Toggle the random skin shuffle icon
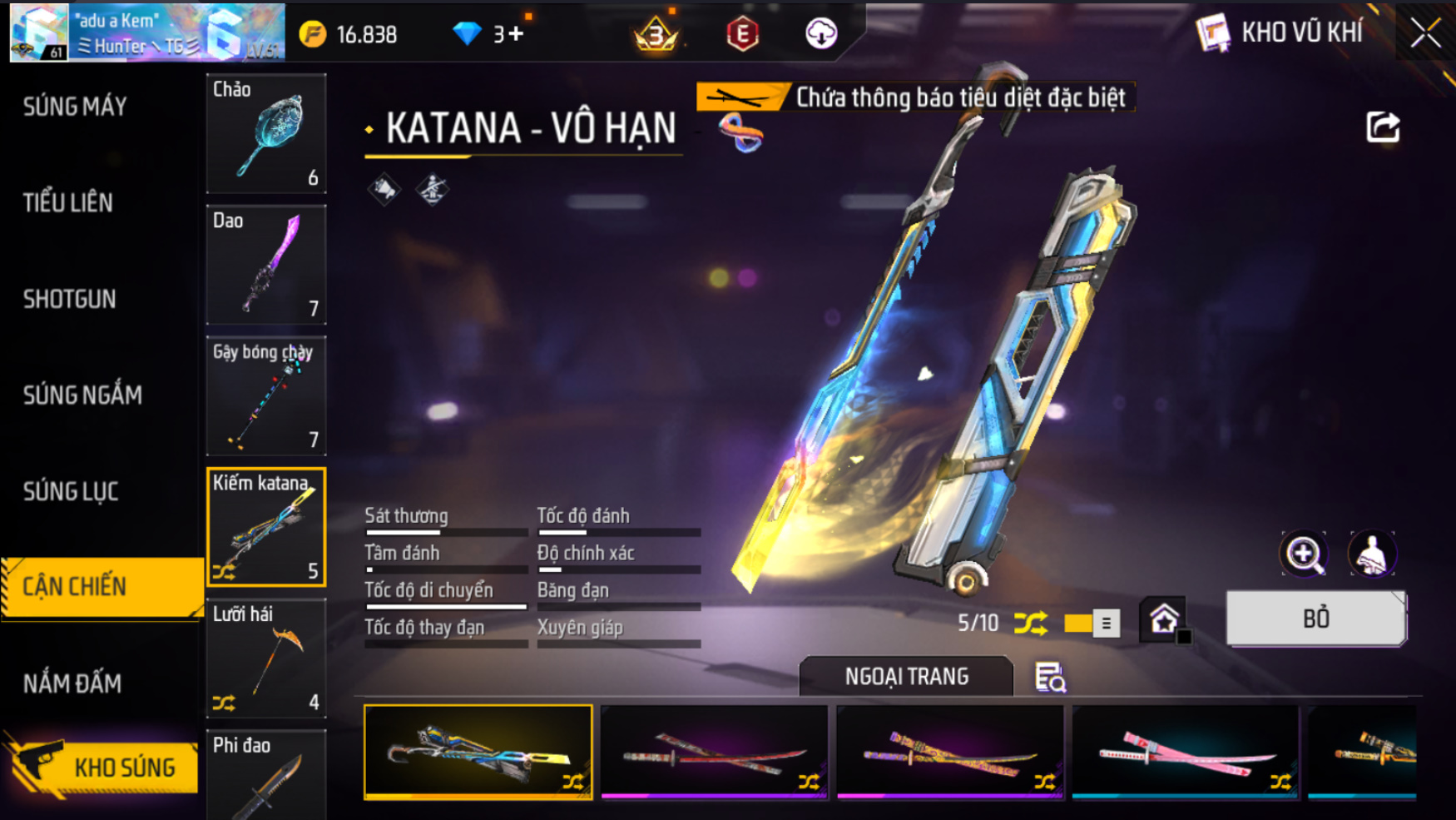The width and height of the screenshot is (1456, 820). coord(1031,623)
